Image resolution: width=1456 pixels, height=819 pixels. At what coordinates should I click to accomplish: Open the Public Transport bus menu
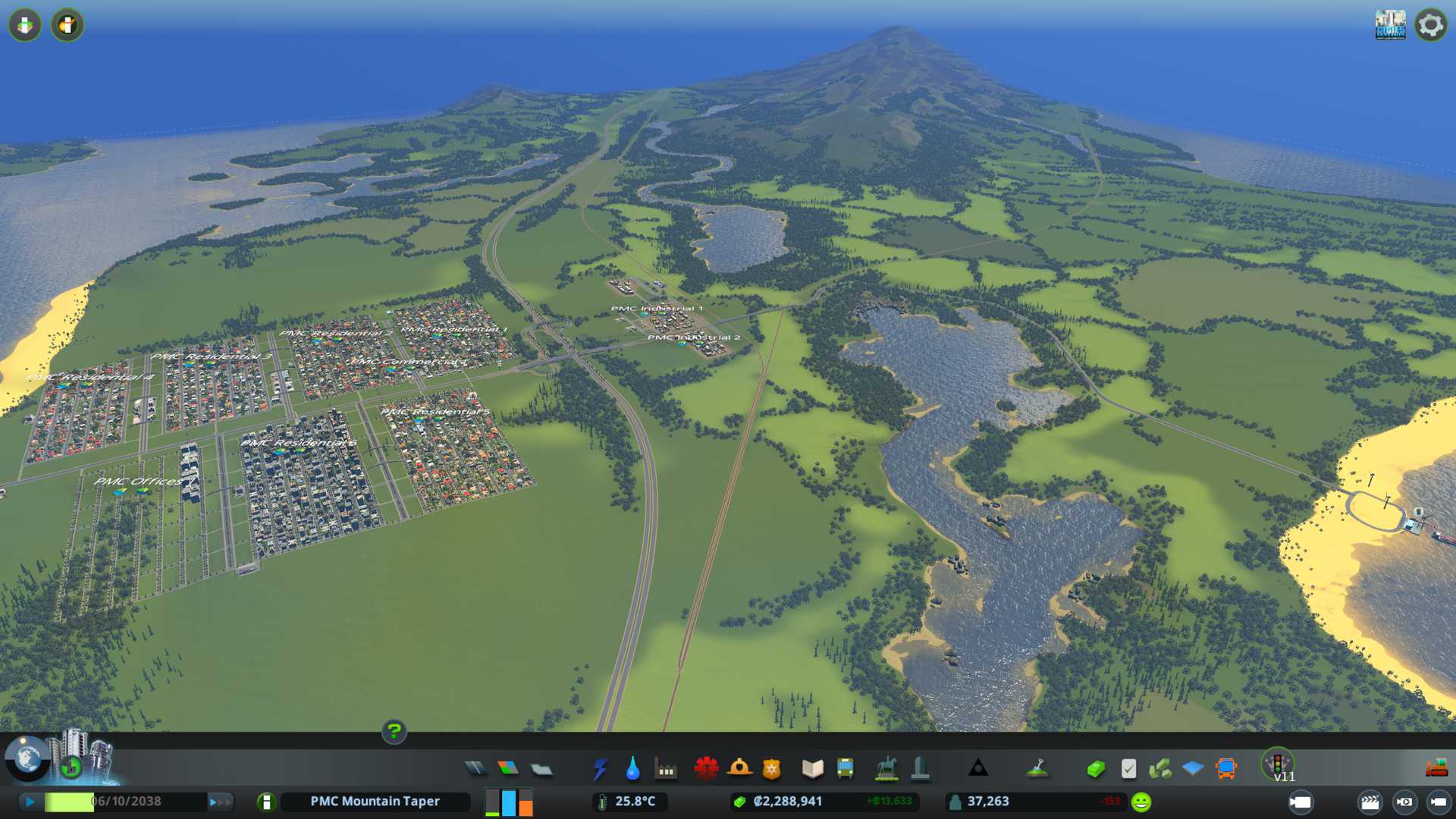[845, 769]
